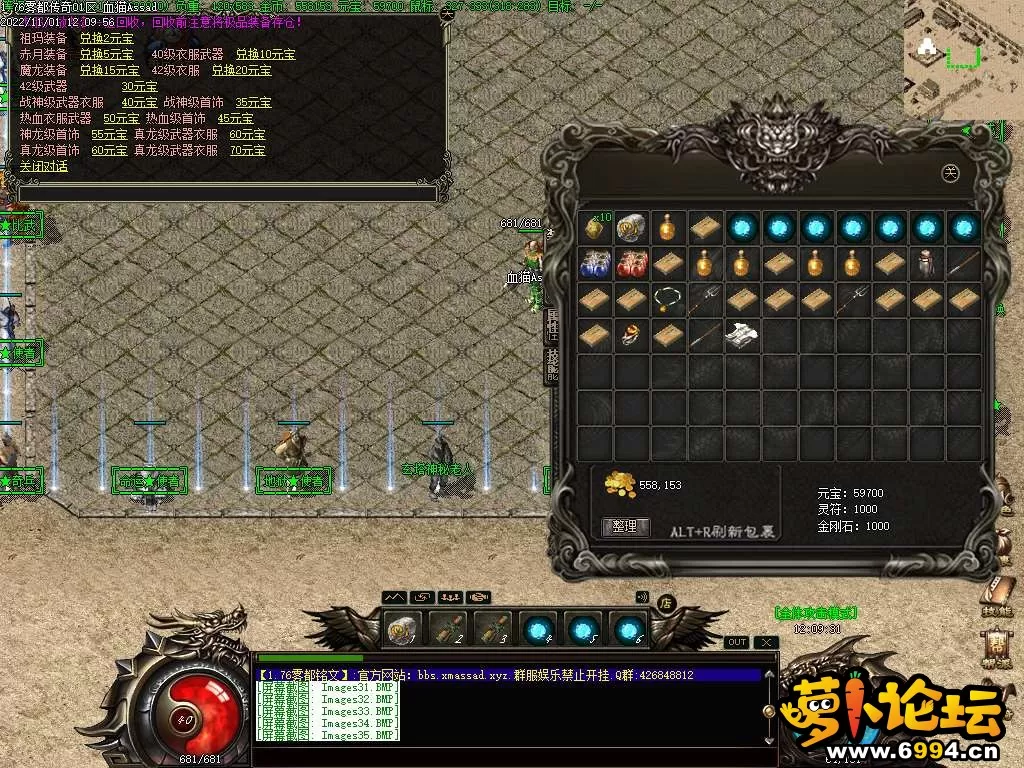1024x768 pixels.
Task: Select the ruby ring in the inventory
Action: (631, 335)
